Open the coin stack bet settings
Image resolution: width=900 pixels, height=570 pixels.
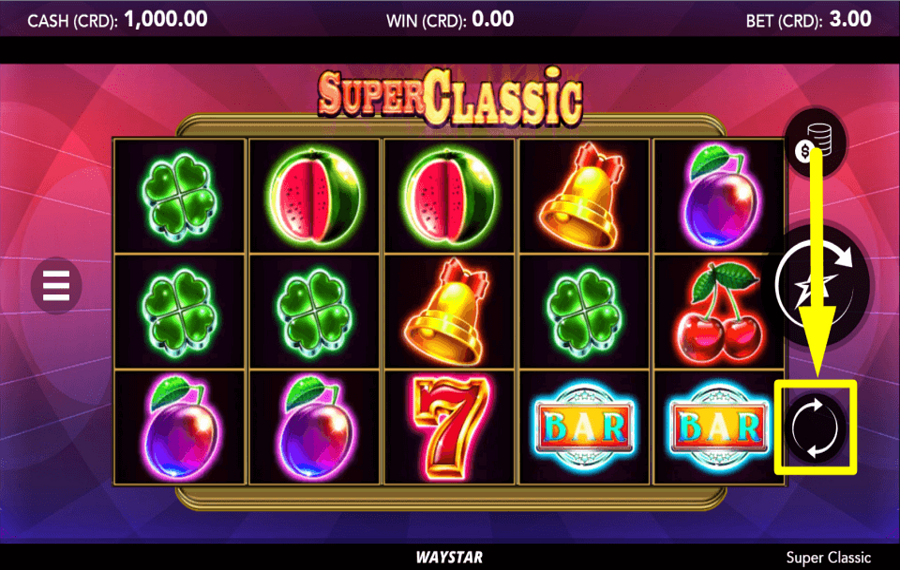pyautogui.click(x=815, y=141)
